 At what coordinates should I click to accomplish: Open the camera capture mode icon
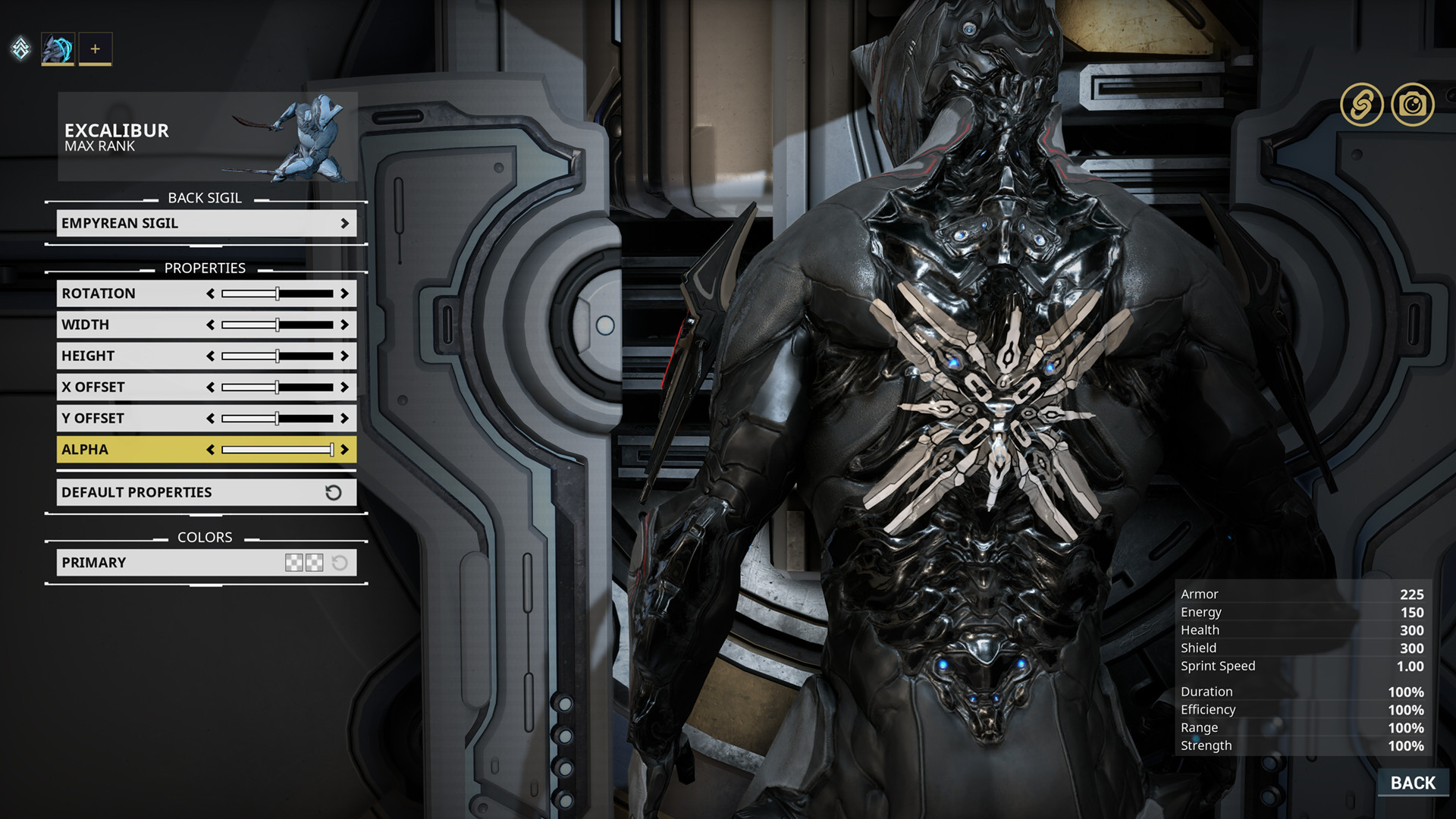[x=1412, y=105]
